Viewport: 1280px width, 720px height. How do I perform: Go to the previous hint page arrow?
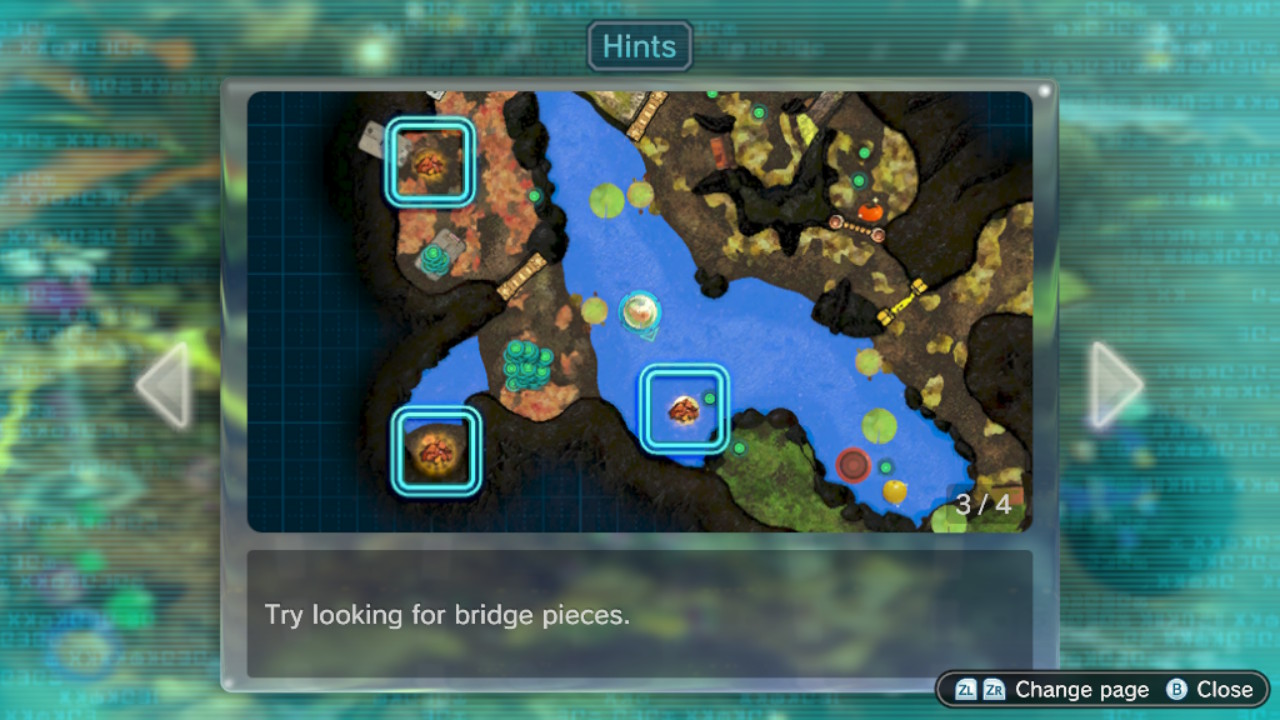pyautogui.click(x=164, y=385)
